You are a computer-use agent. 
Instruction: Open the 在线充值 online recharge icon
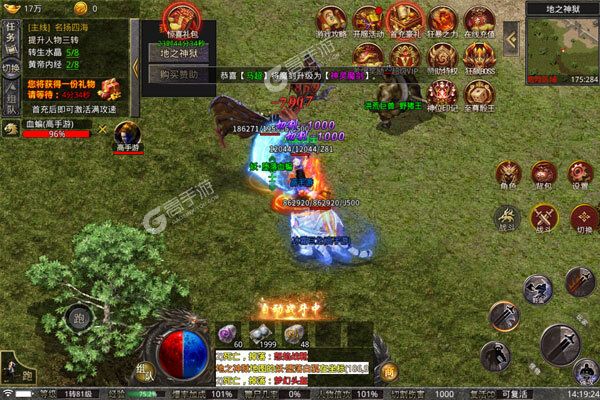pyautogui.click(x=474, y=22)
